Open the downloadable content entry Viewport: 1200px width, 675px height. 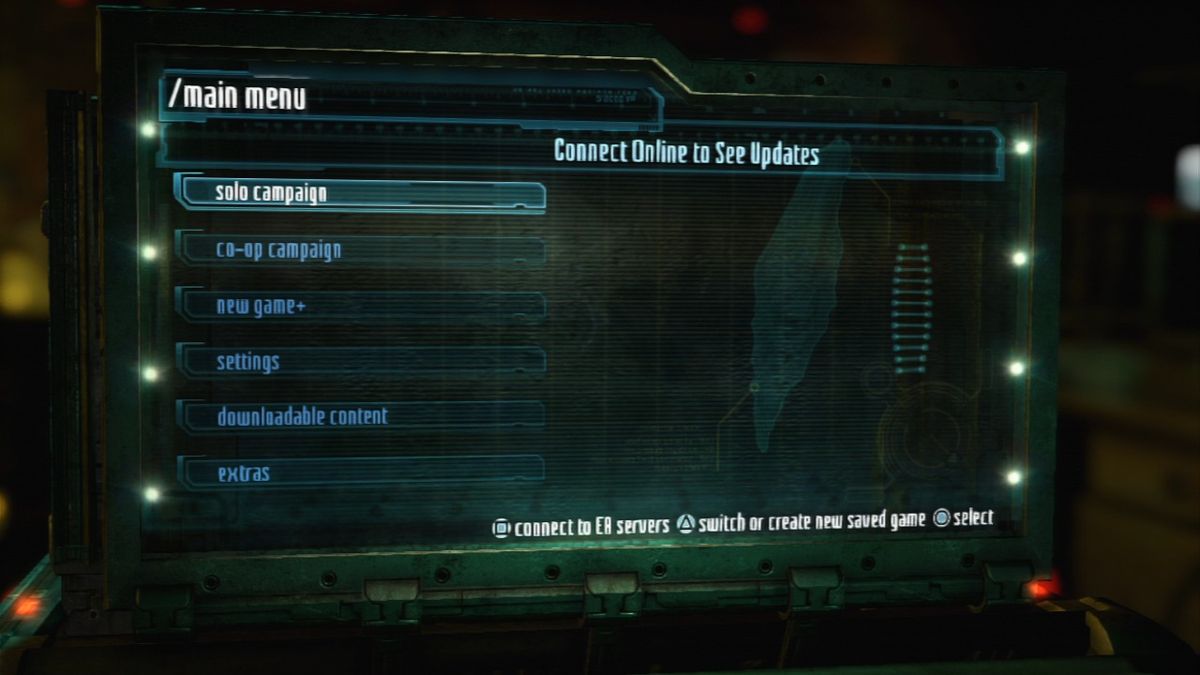click(360, 416)
